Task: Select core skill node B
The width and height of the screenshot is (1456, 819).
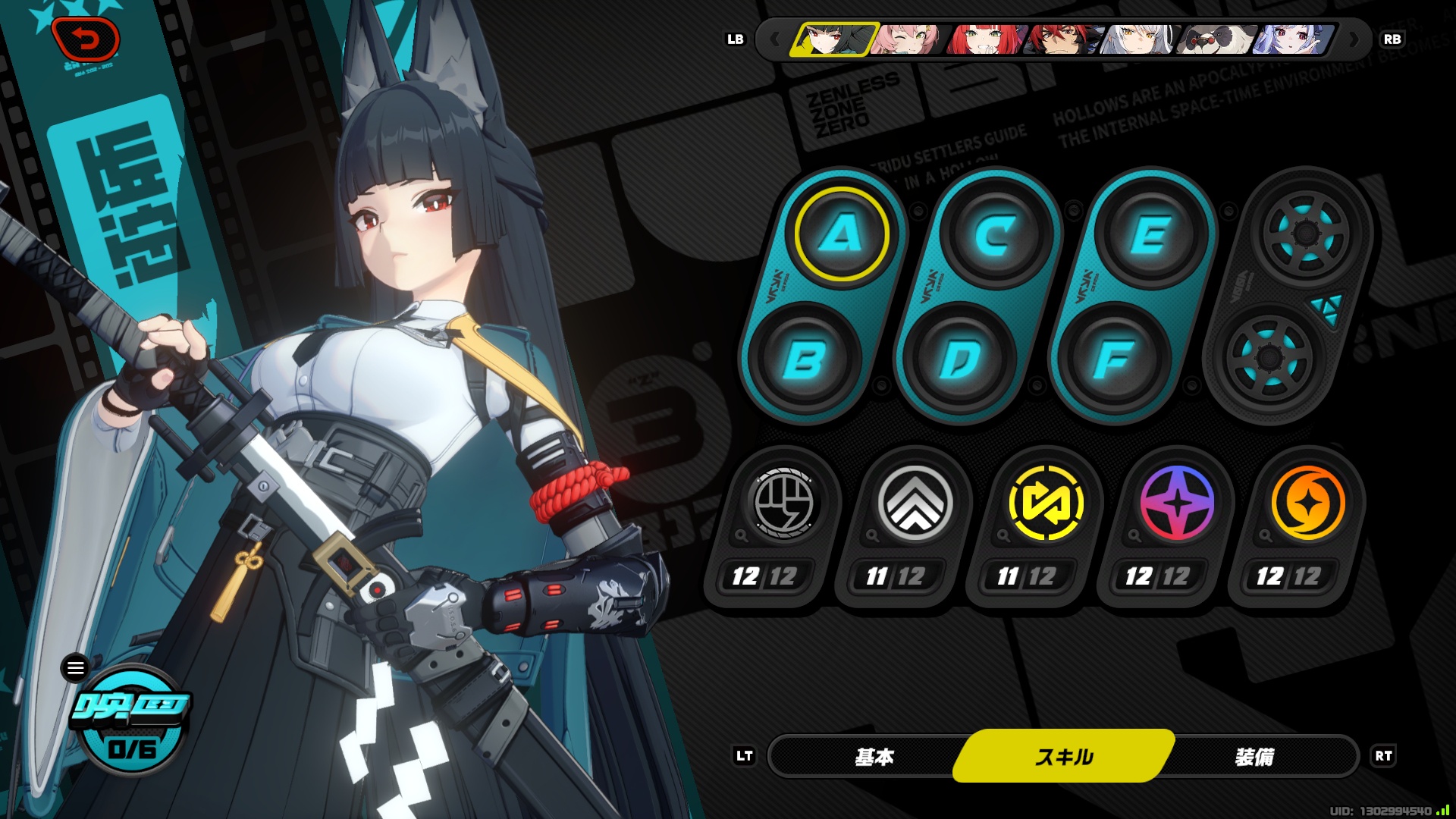Action: (804, 359)
